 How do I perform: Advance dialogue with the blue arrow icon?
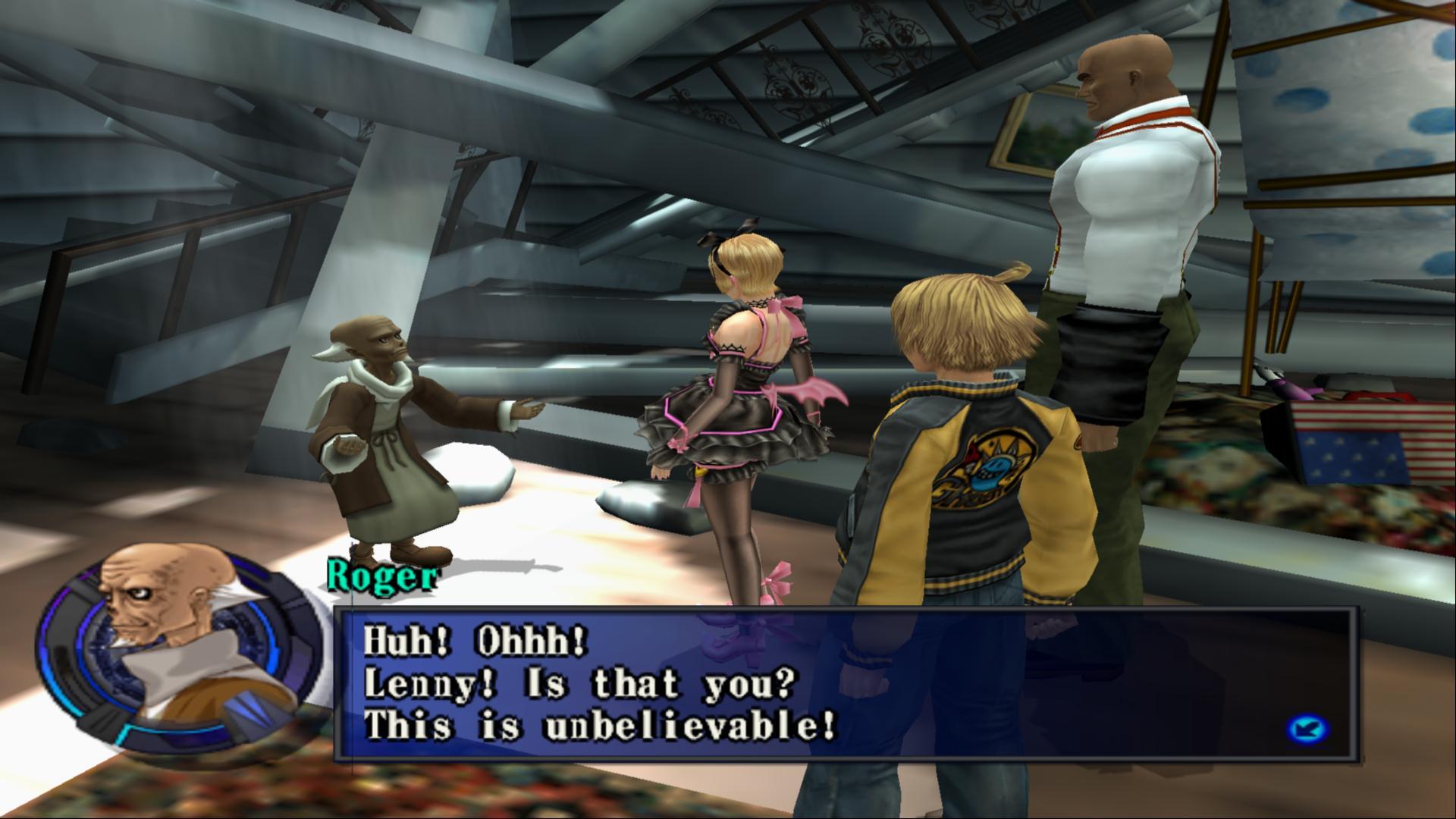click(1308, 731)
